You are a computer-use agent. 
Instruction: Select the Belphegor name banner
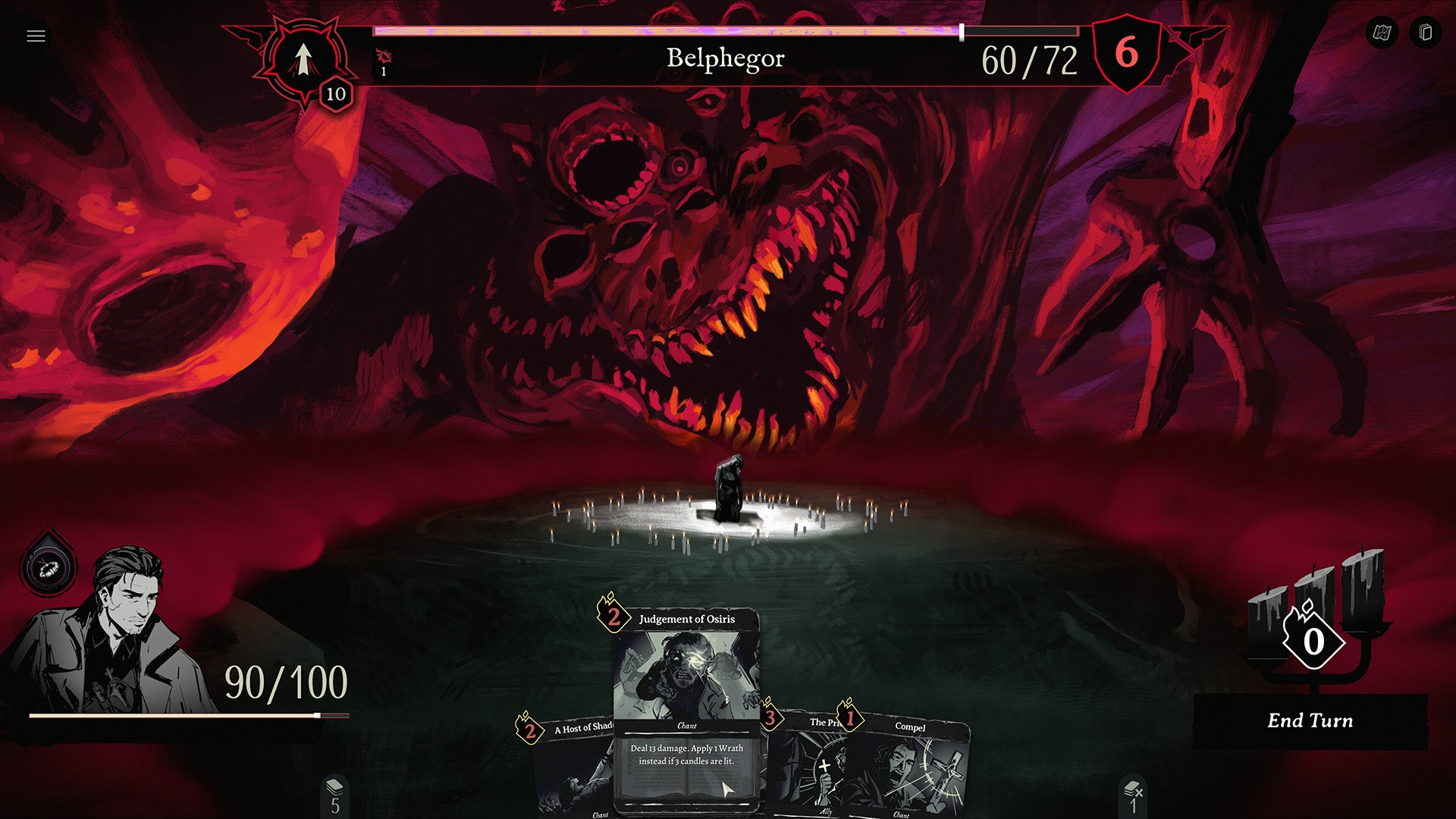[x=726, y=58]
